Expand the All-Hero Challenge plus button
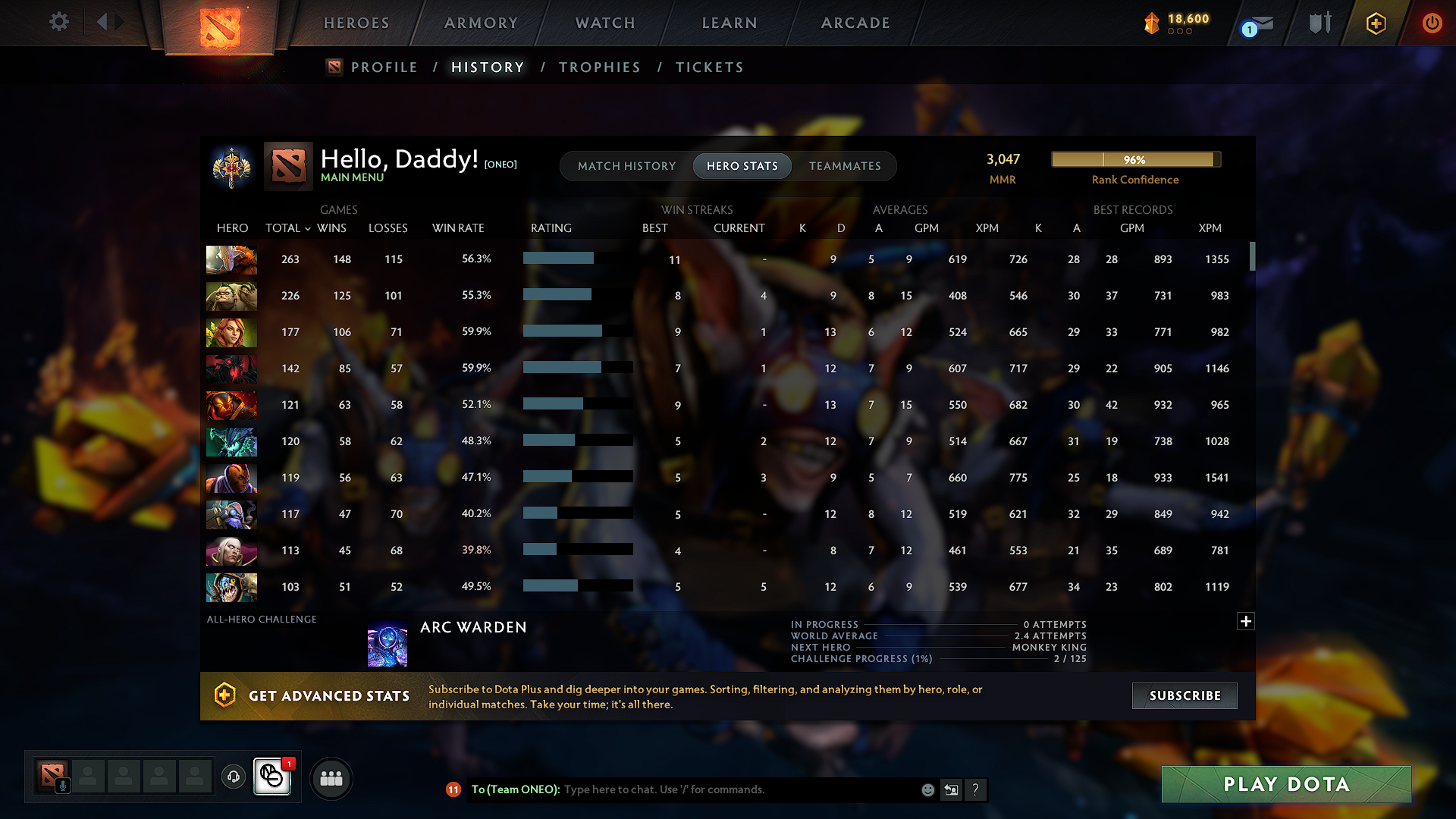 pos(1245,621)
